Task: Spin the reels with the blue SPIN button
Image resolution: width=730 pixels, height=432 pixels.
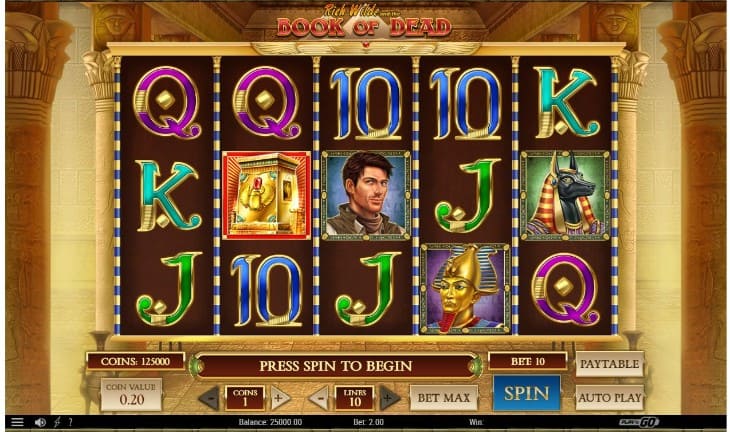Action: (526, 393)
